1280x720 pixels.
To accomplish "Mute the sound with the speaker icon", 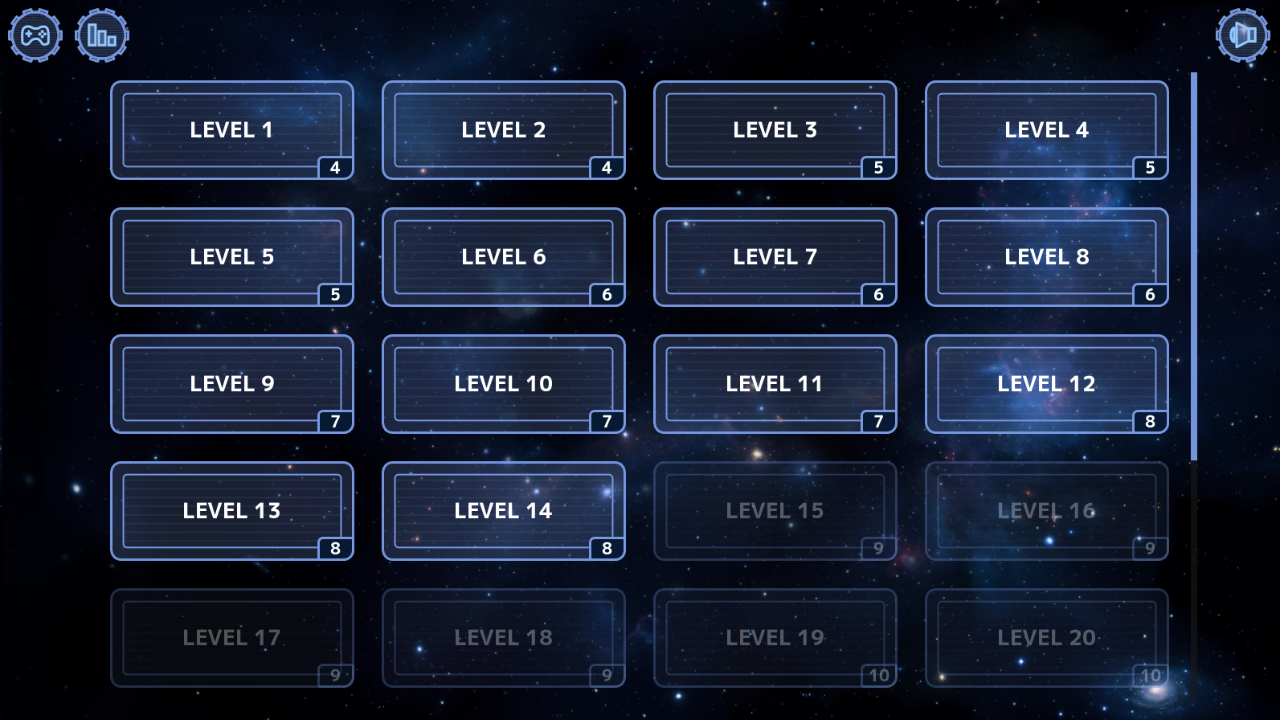I will point(1243,35).
